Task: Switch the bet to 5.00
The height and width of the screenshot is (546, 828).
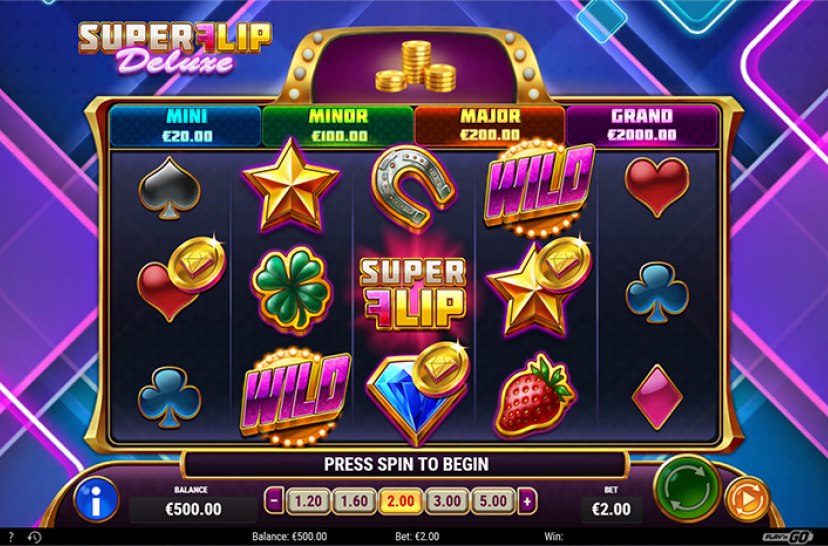Action: pyautogui.click(x=494, y=501)
